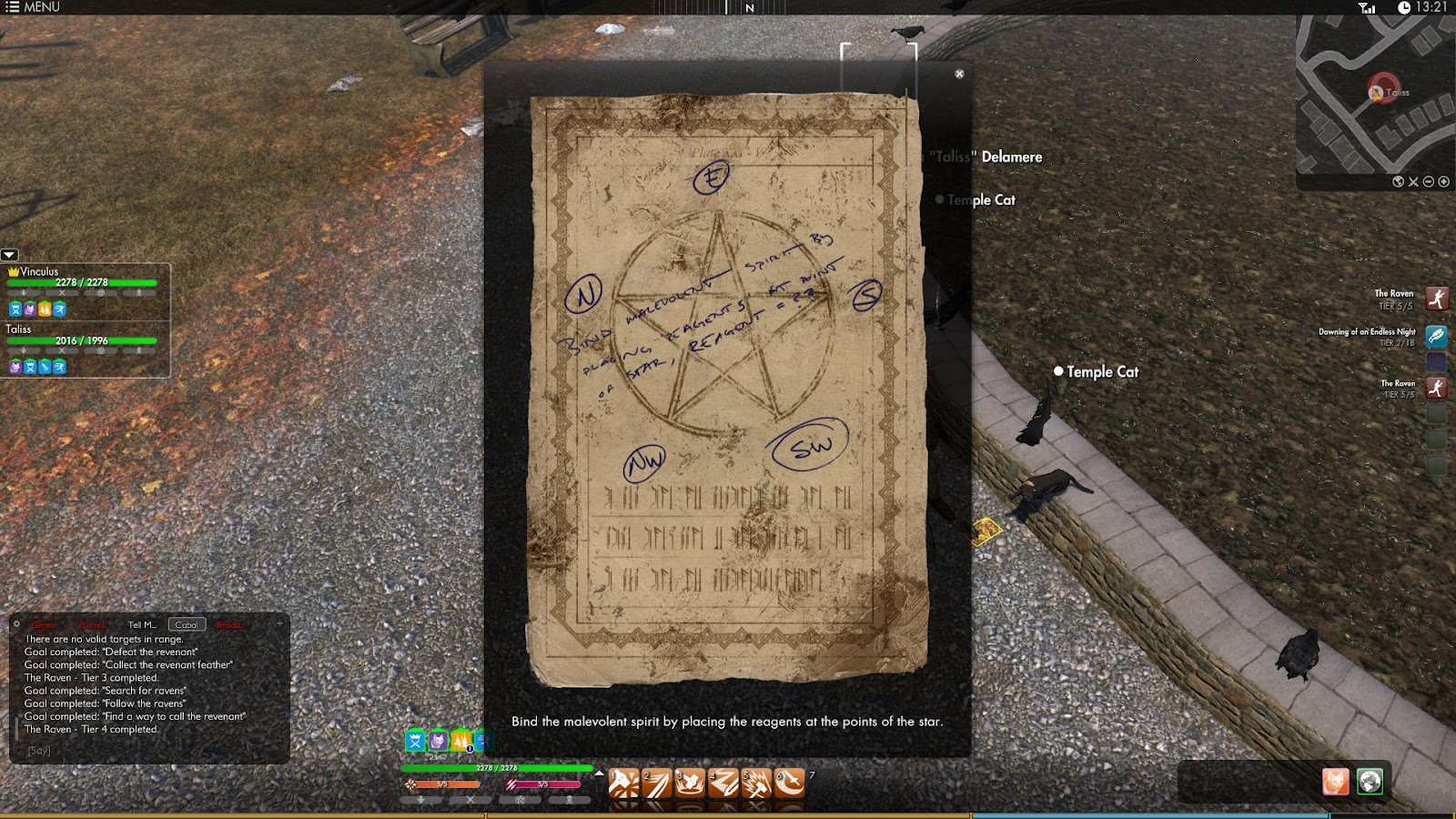Click the Say chat input field

[146, 751]
